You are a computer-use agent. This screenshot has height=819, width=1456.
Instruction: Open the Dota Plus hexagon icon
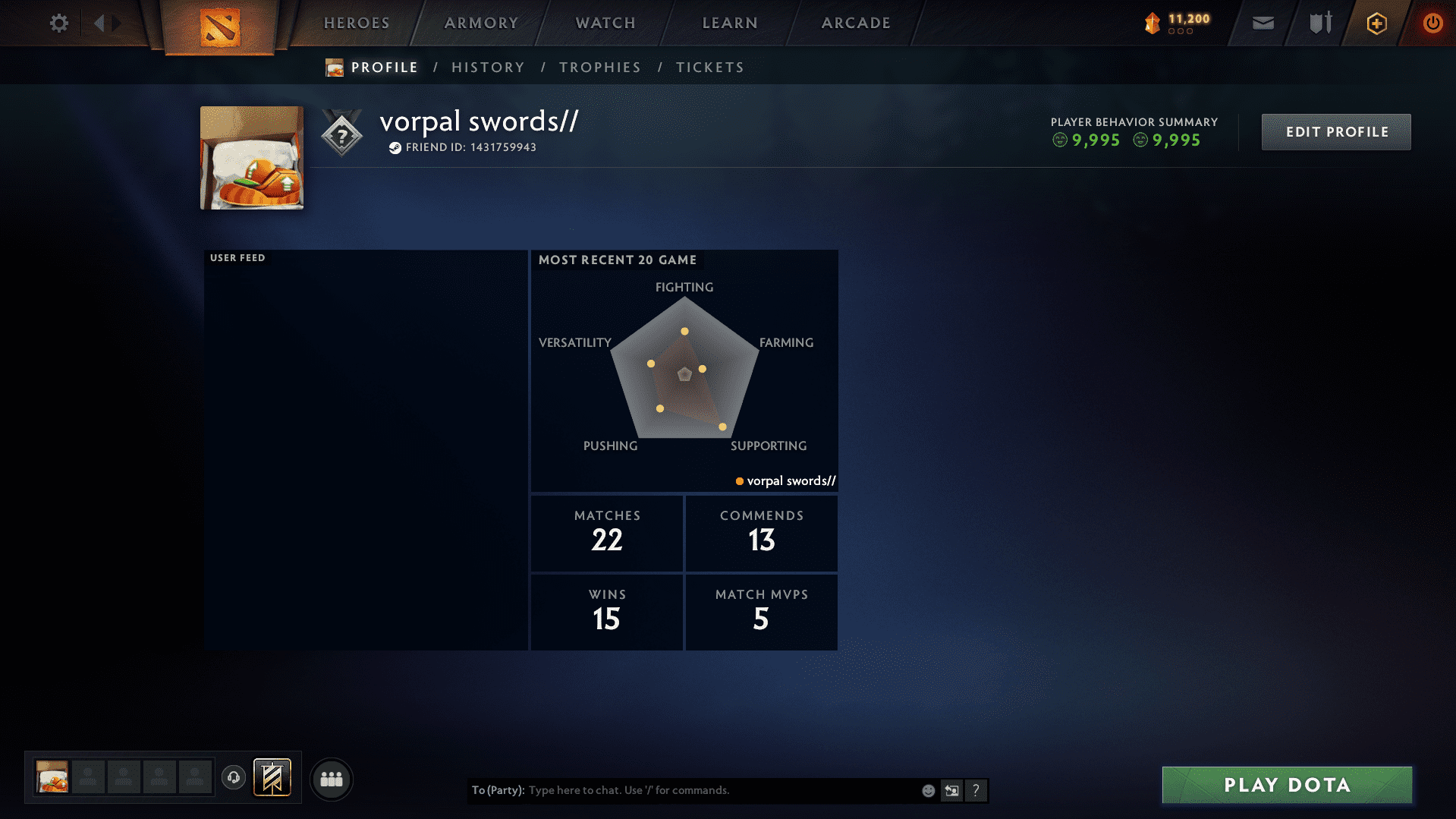(x=1376, y=24)
